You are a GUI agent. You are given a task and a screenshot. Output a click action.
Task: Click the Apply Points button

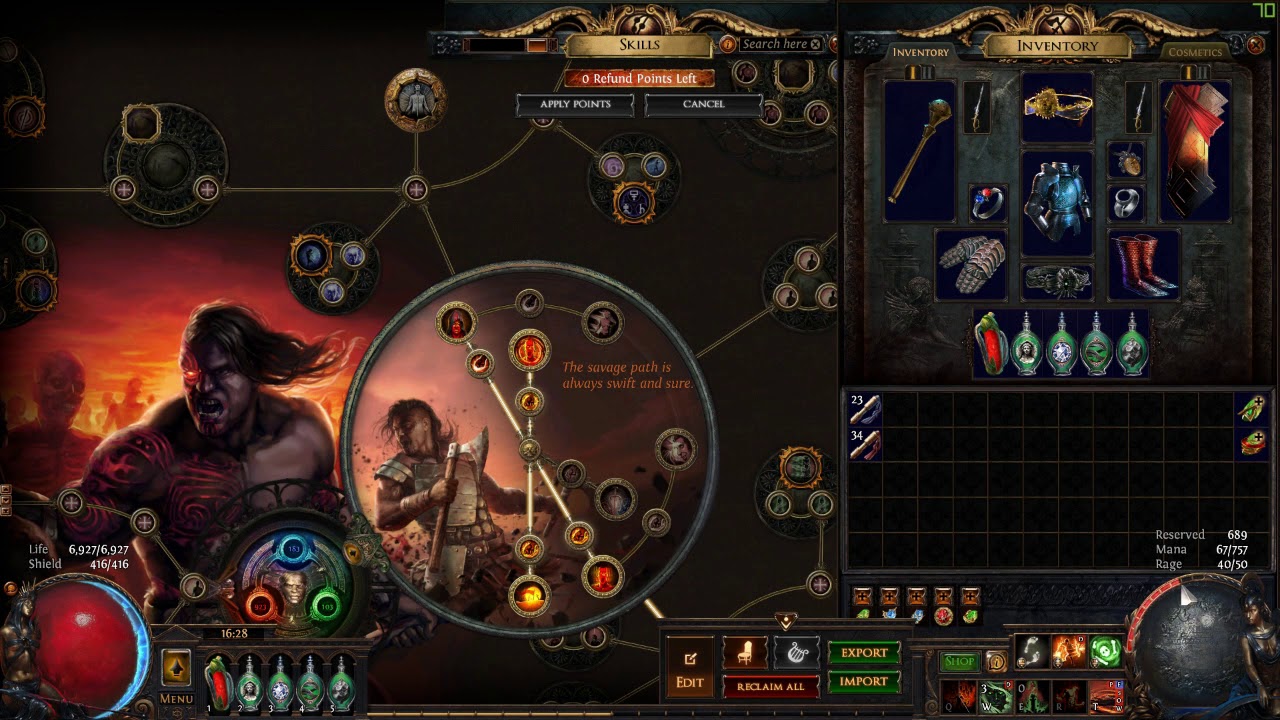tap(575, 104)
